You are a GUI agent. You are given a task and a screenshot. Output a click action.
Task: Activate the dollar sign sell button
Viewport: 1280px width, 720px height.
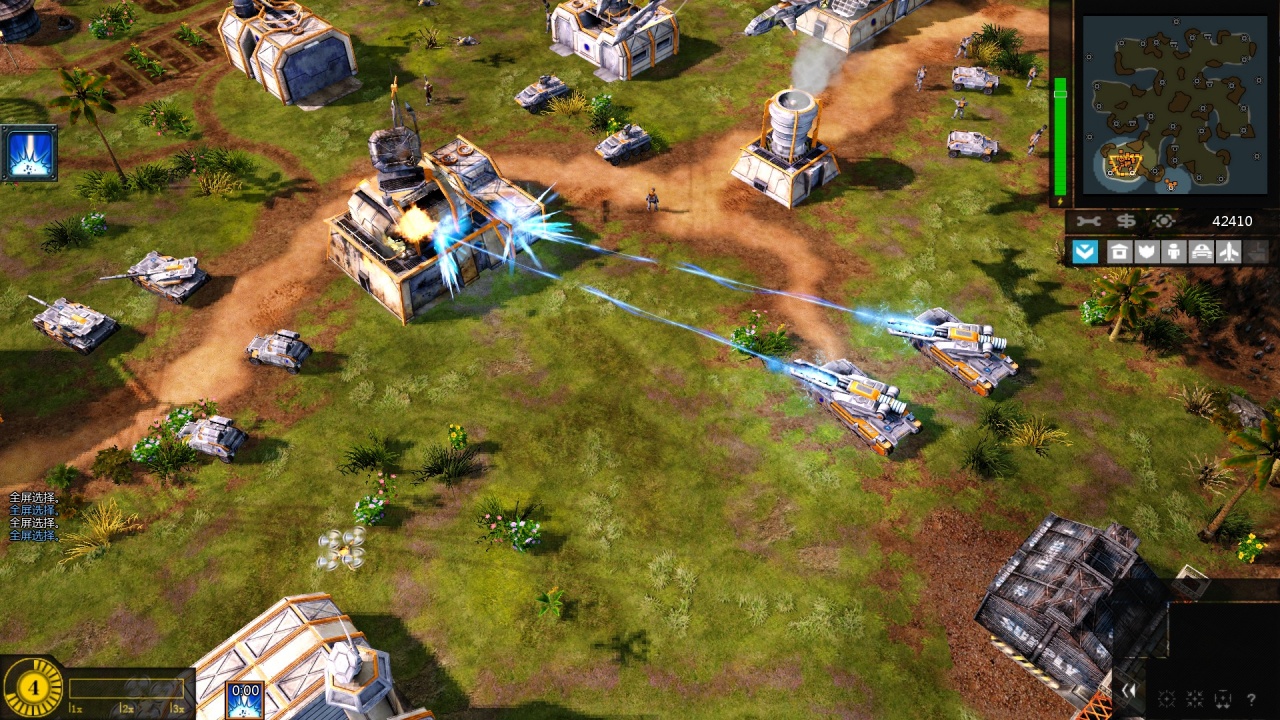1126,221
